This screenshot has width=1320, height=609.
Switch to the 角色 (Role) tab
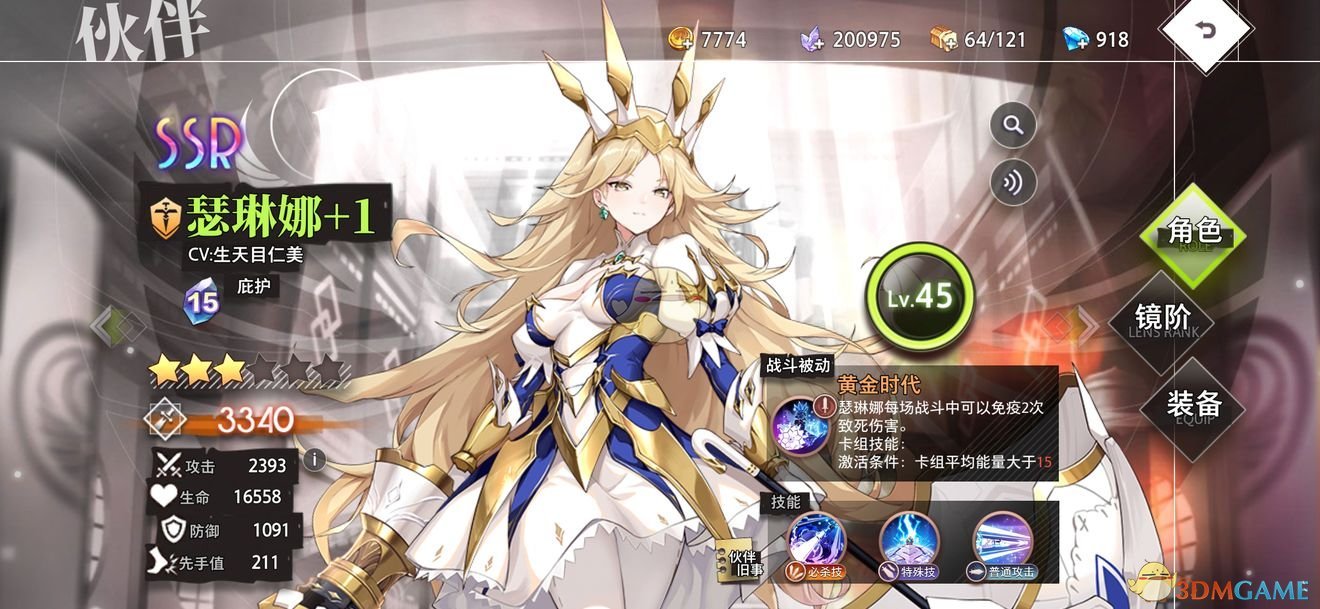coord(1193,232)
